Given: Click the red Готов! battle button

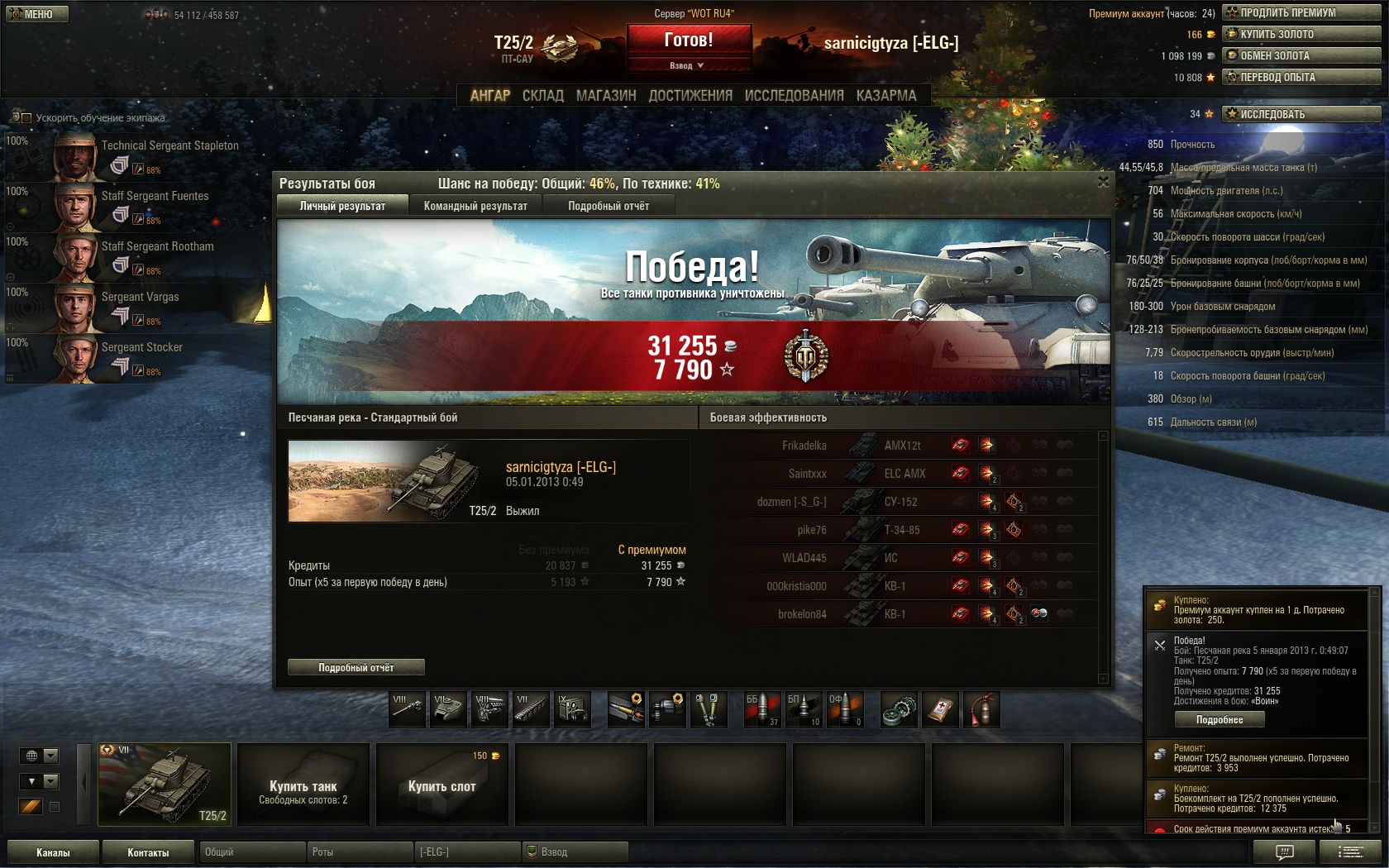Looking at the screenshot, I should pyautogui.click(x=689, y=40).
